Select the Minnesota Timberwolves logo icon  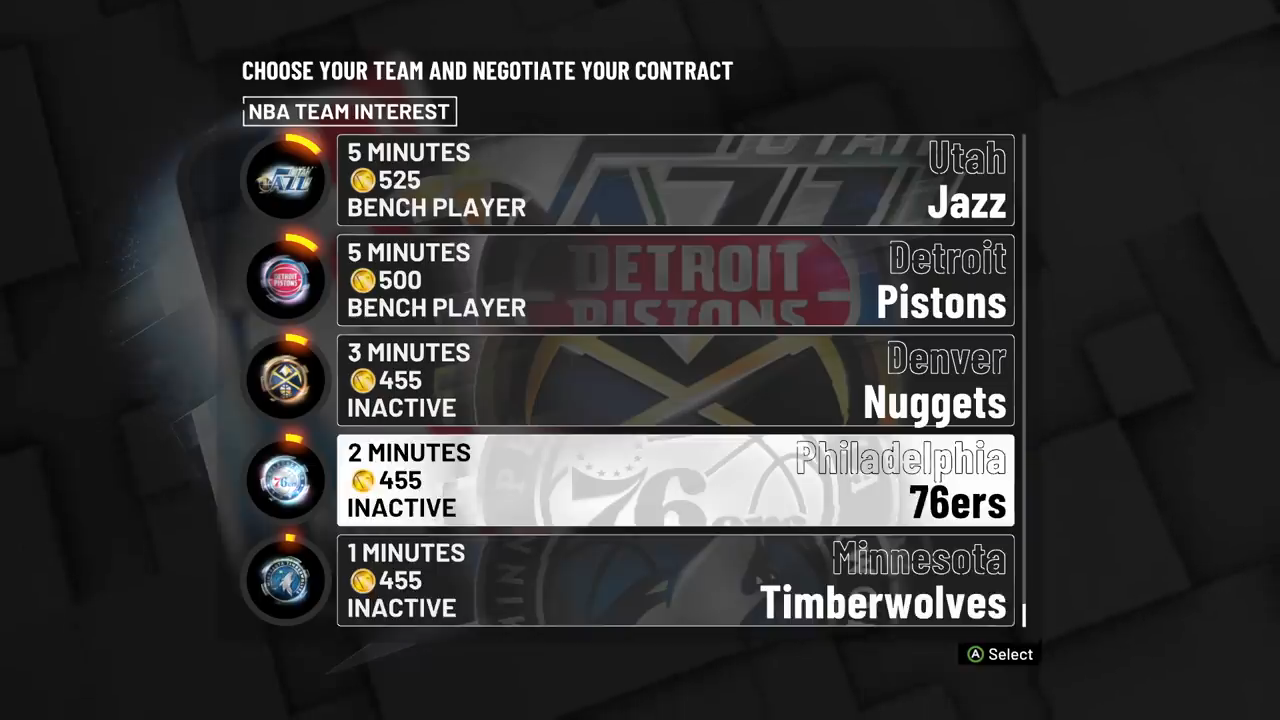(286, 580)
